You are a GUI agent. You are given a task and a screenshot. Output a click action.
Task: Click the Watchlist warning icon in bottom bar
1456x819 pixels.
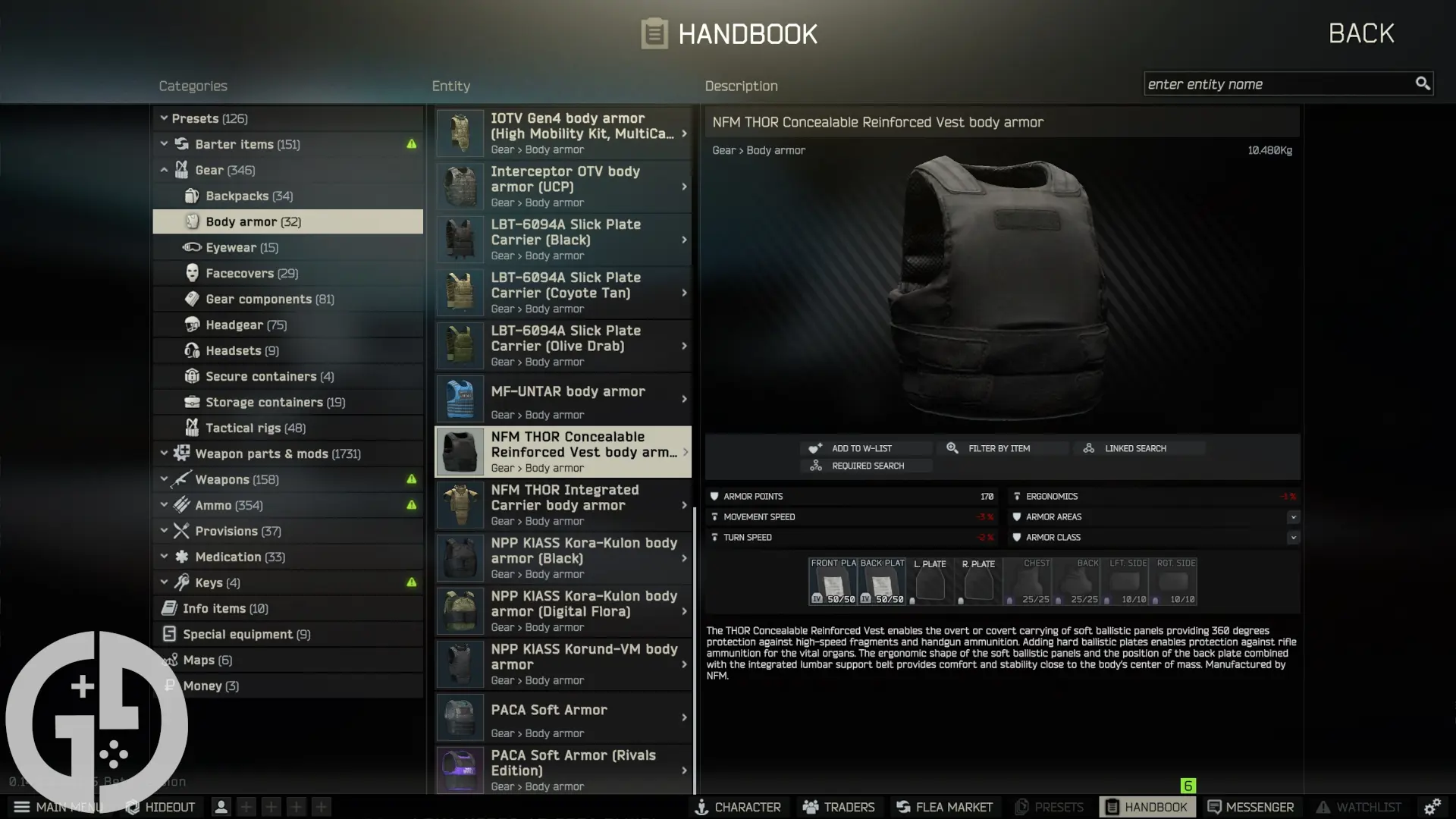1323,807
